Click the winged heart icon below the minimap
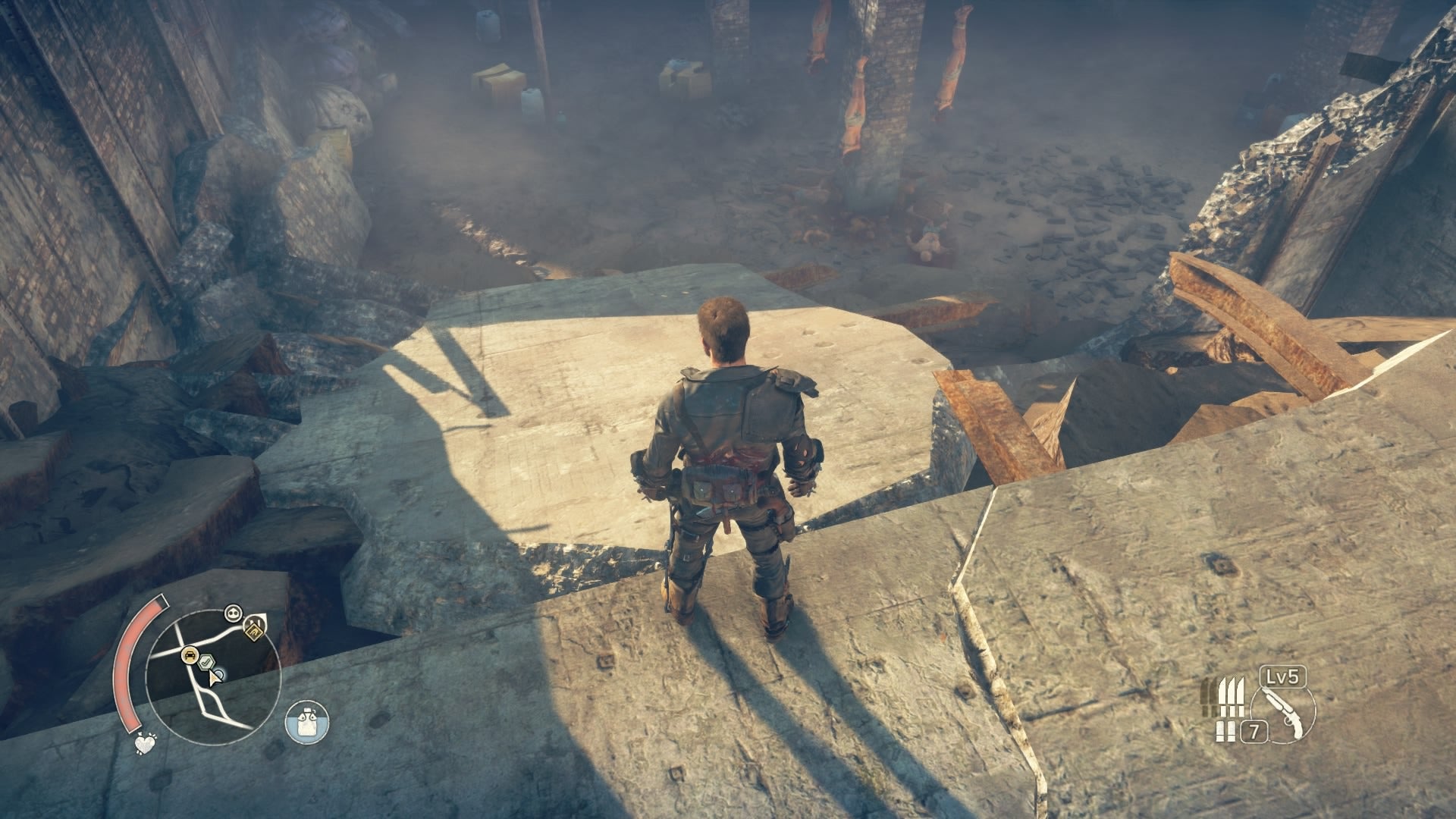1456x819 pixels. tap(145, 744)
